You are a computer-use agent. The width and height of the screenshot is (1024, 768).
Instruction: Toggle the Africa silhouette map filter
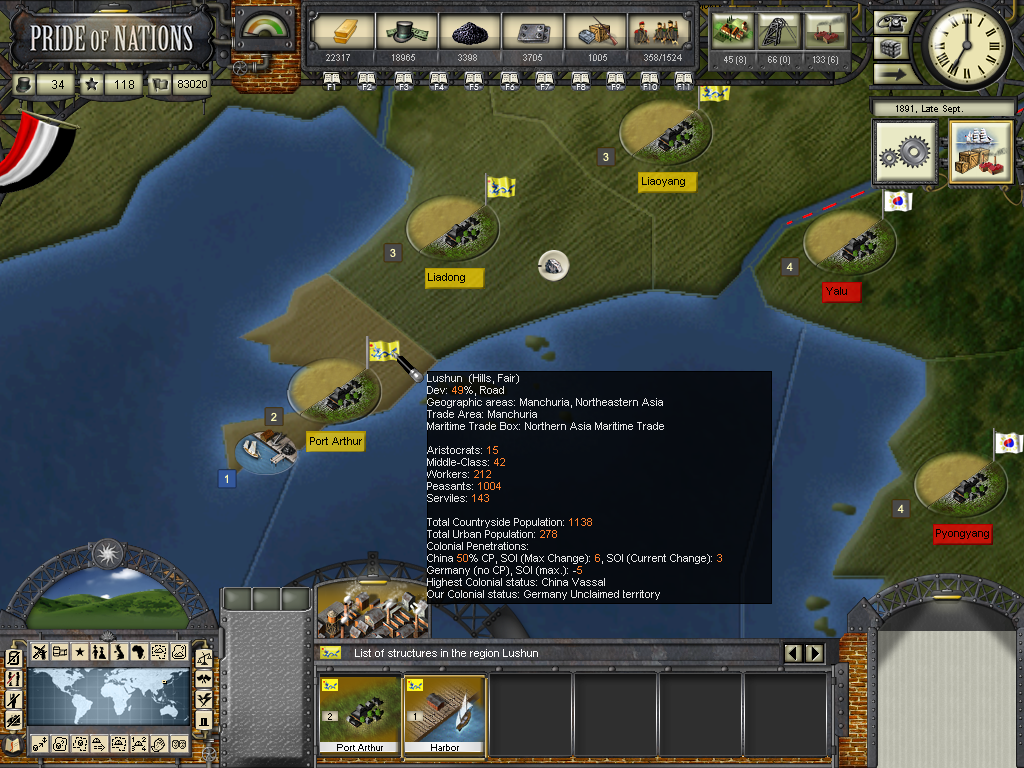point(139,652)
